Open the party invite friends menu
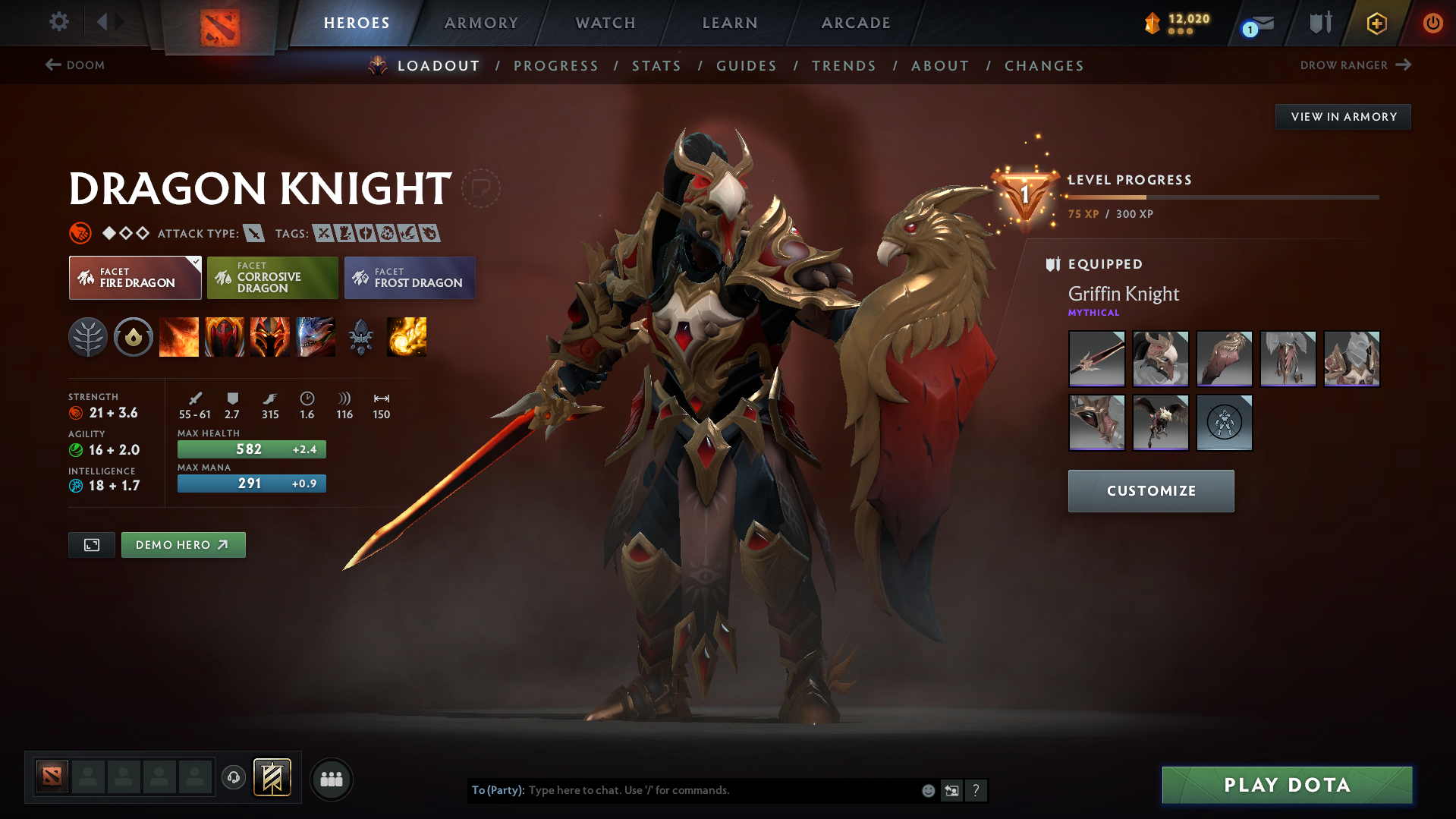Screen dimensions: 1456x819 tap(331, 779)
